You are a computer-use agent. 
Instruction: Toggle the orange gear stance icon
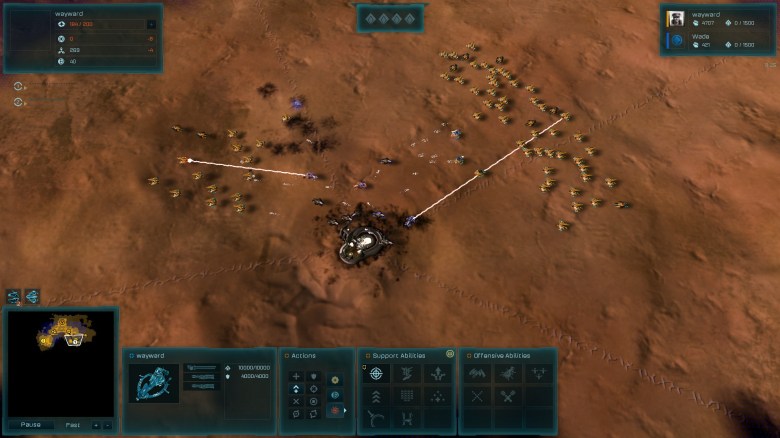click(335, 379)
